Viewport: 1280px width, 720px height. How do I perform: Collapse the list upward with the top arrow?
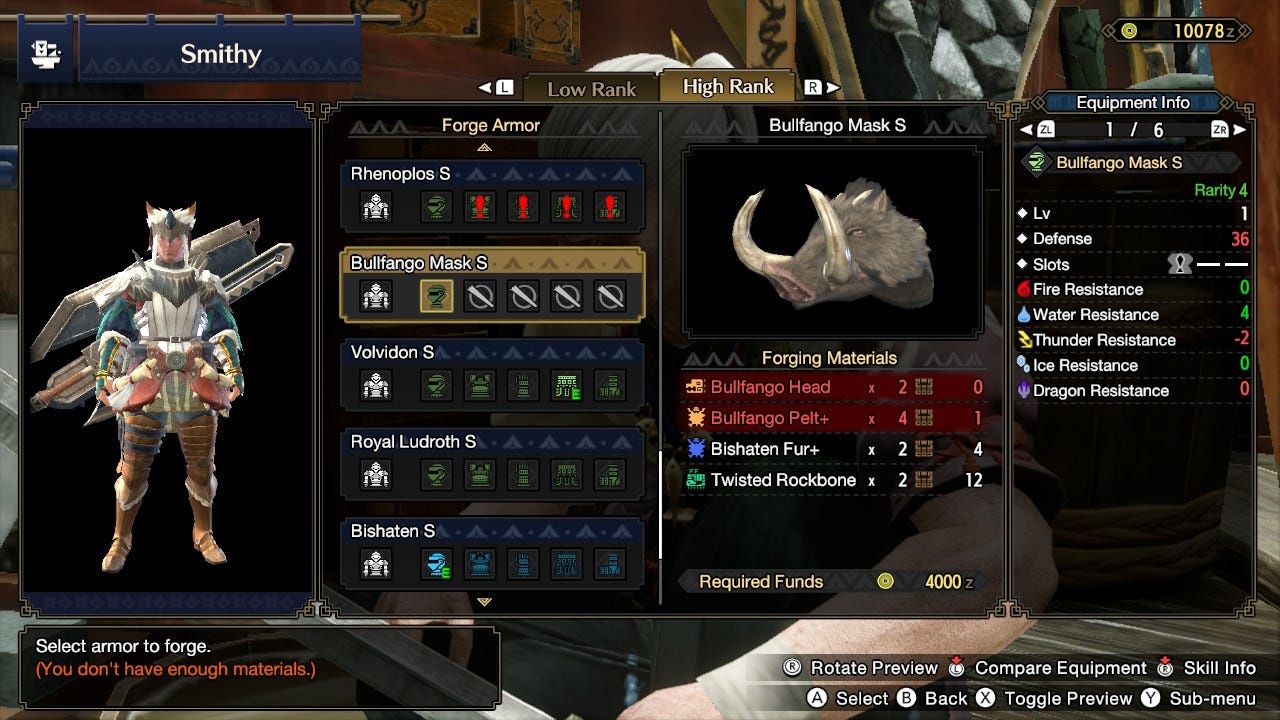click(485, 146)
